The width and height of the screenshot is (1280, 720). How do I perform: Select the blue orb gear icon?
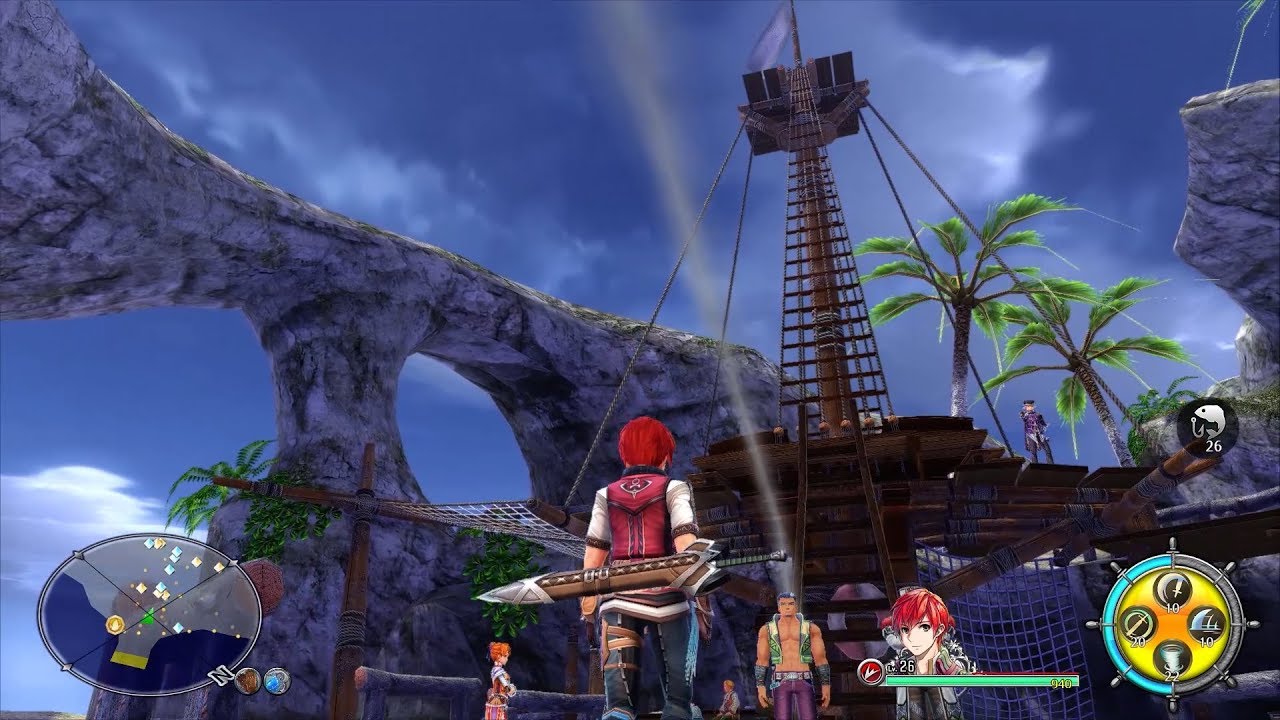click(x=277, y=681)
